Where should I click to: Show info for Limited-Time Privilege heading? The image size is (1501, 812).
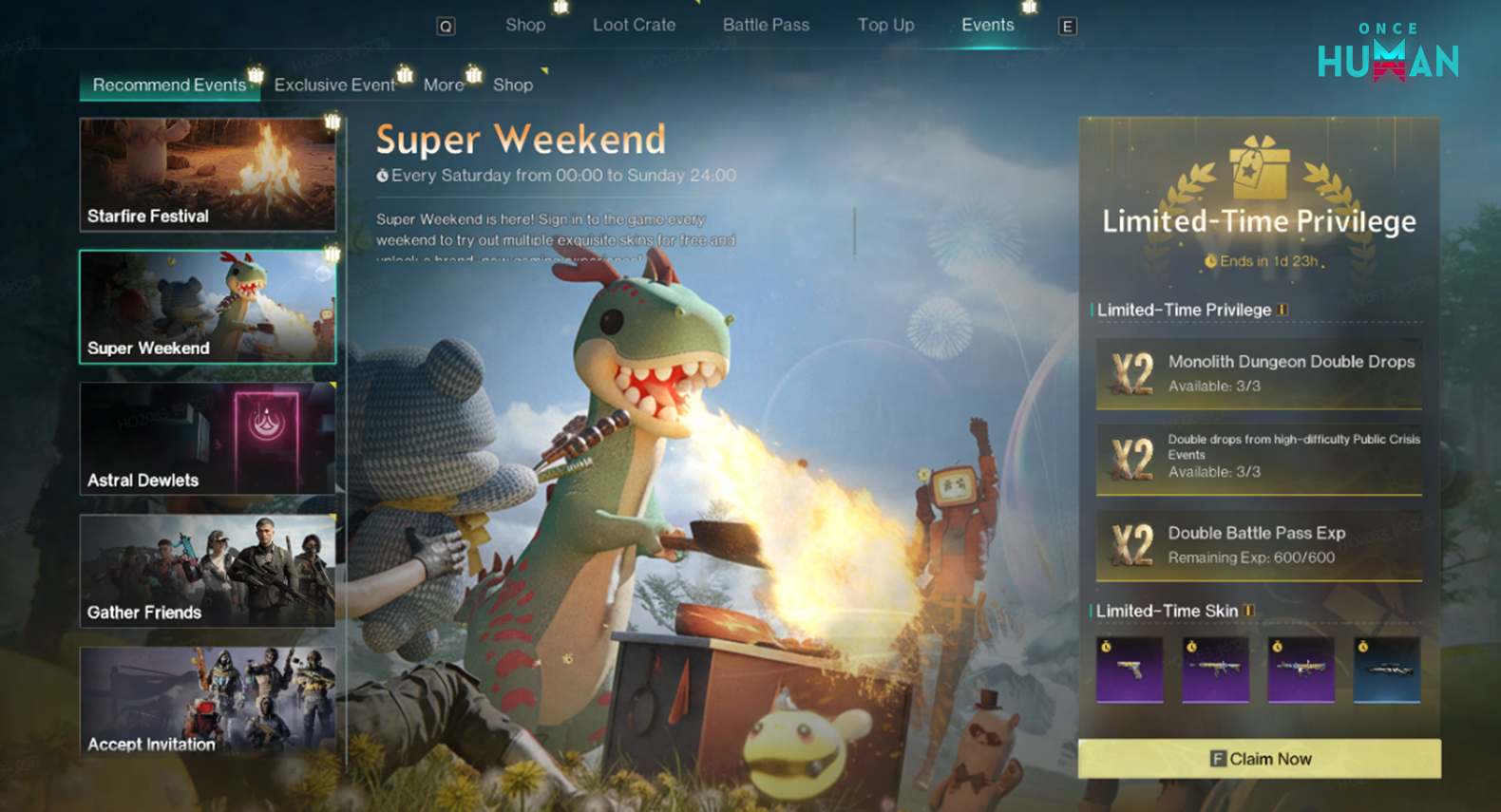pyautogui.click(x=1283, y=310)
